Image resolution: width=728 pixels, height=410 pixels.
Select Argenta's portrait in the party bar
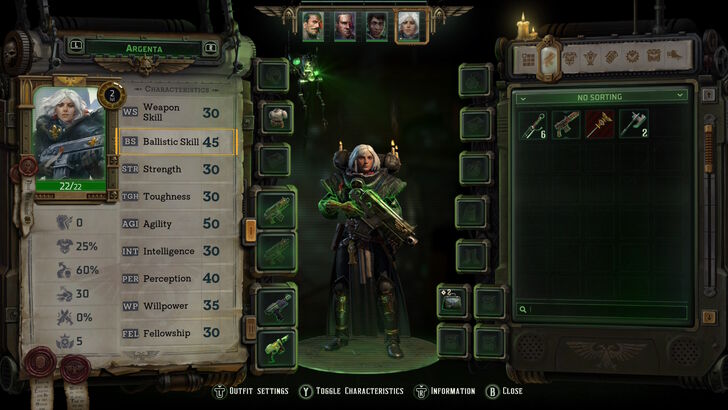click(408, 26)
